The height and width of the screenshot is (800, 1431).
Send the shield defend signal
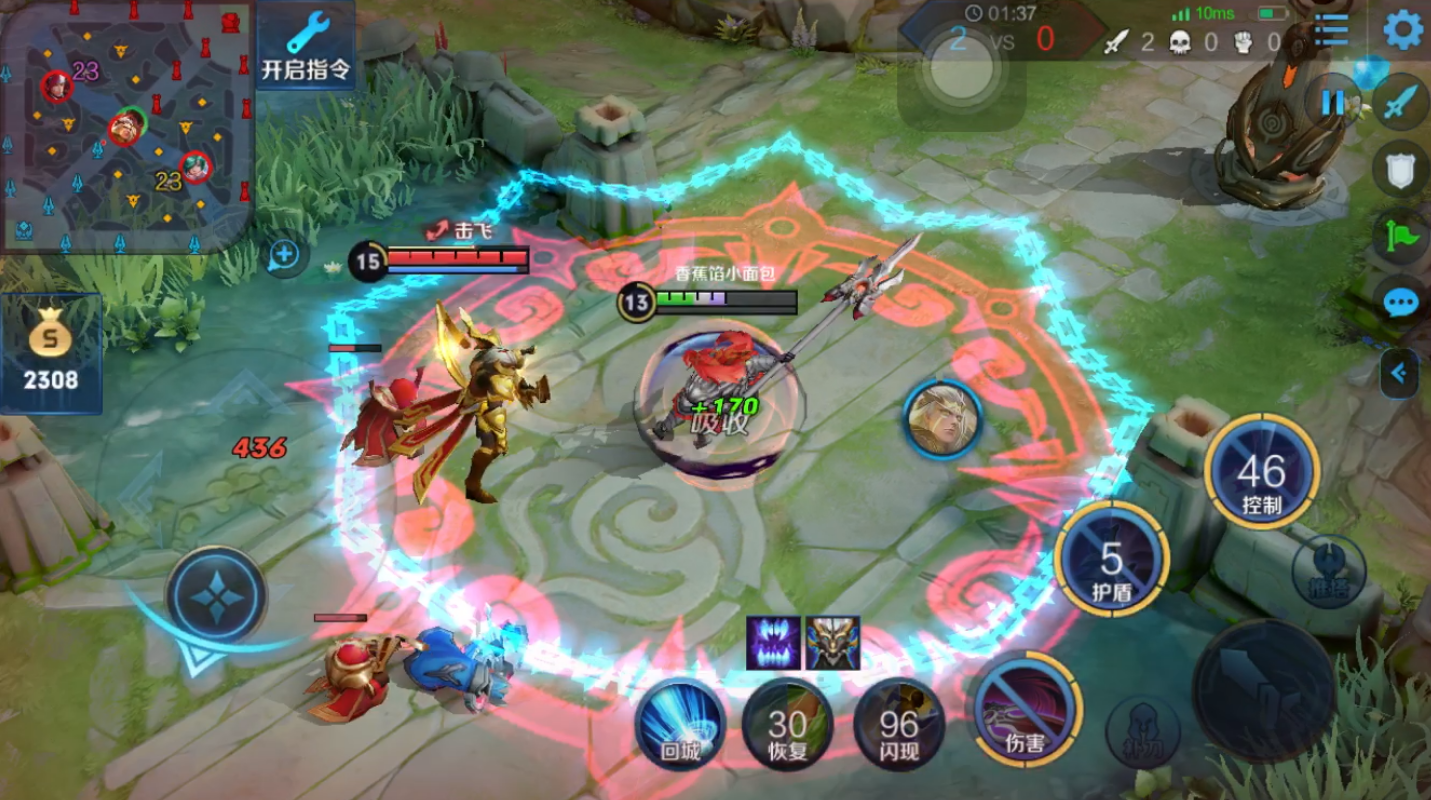1401,169
